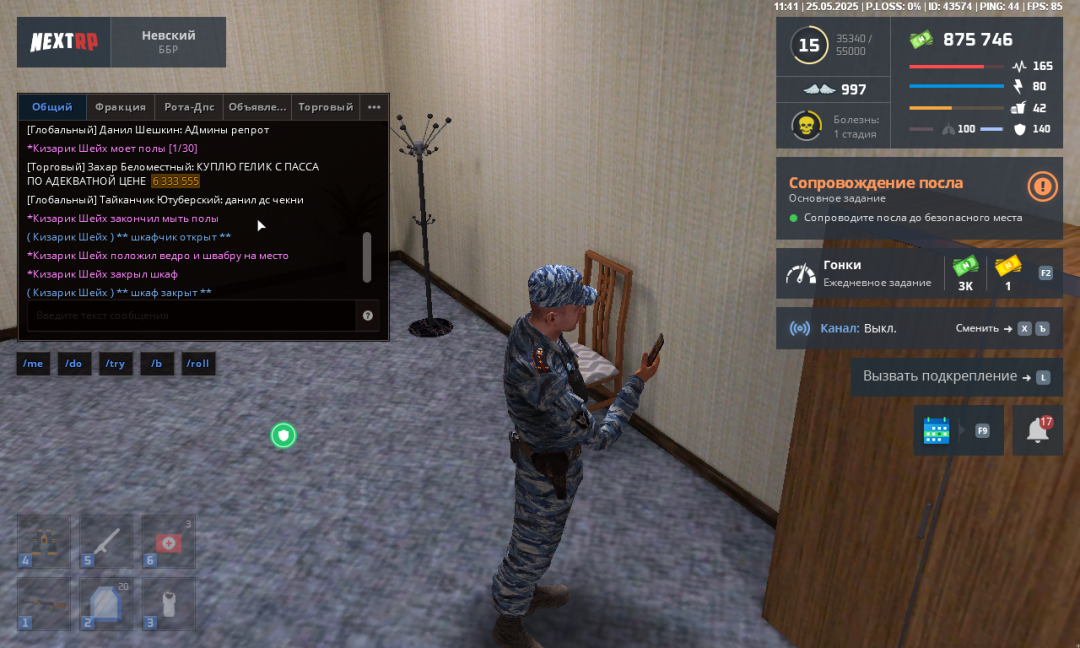Screen dimensions: 1080x648
Task: Open the Гонки daily task panel
Action: pos(860,273)
